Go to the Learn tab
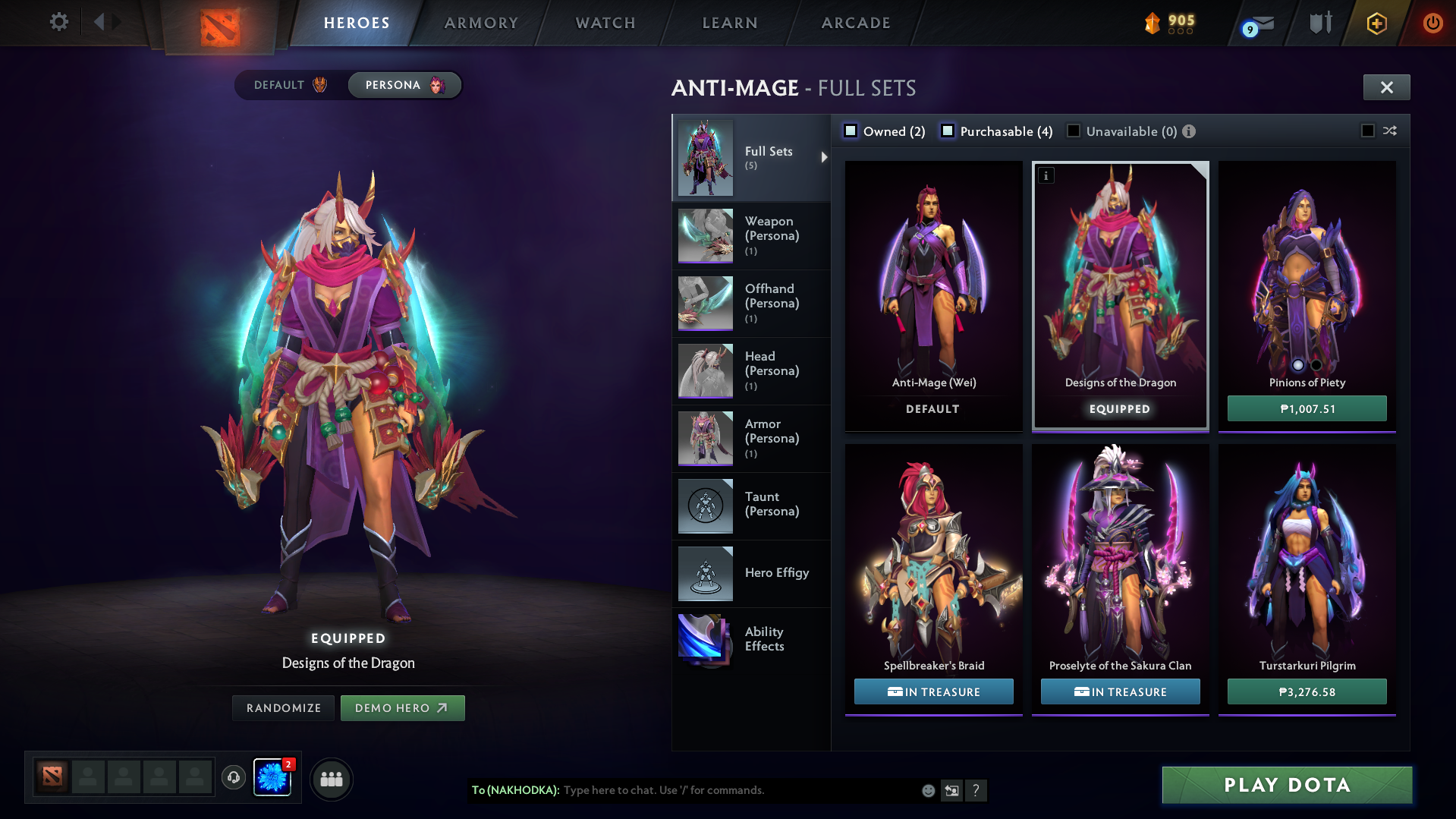1456x819 pixels. coord(730,23)
